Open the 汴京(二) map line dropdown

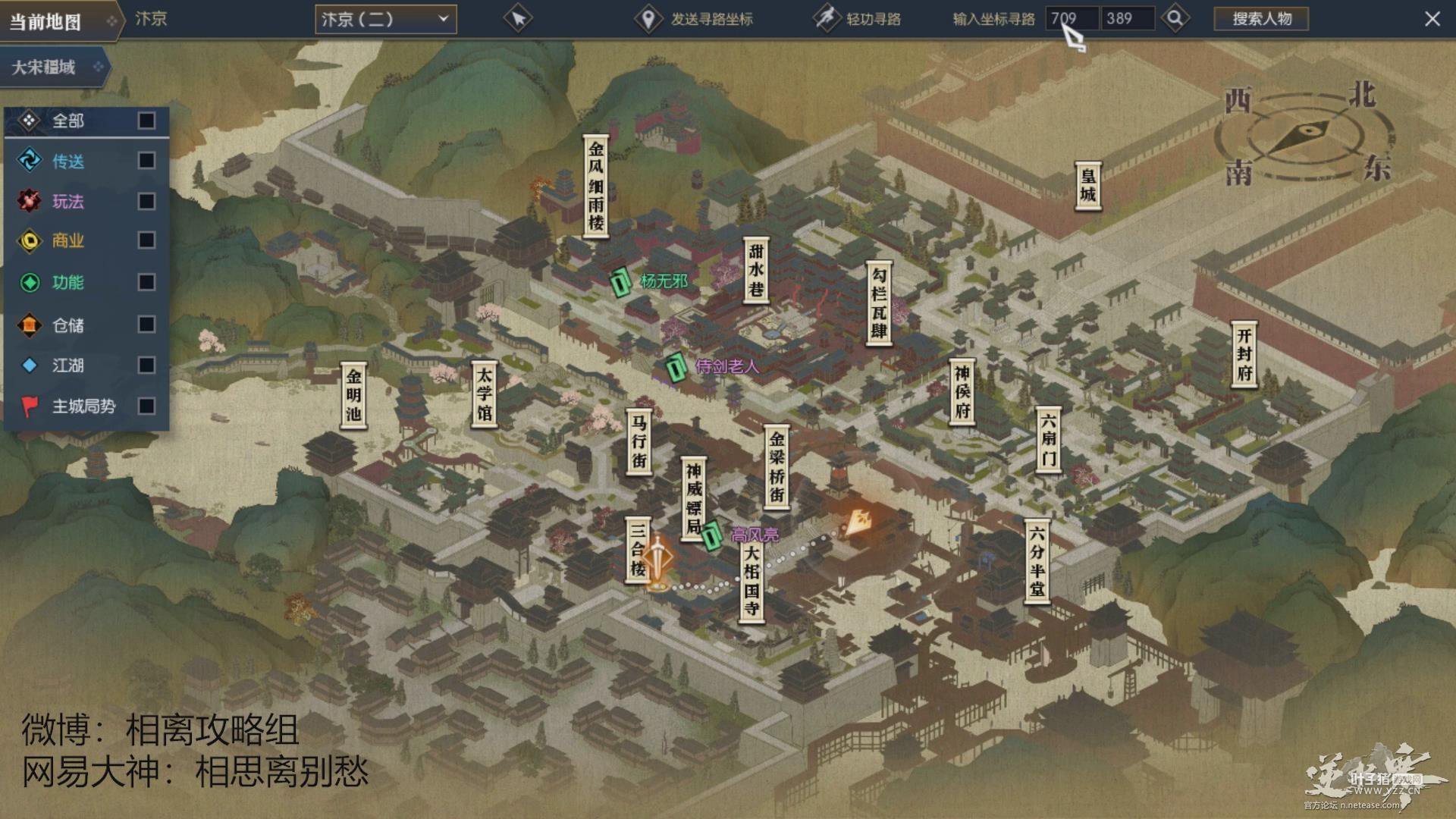pyautogui.click(x=385, y=19)
